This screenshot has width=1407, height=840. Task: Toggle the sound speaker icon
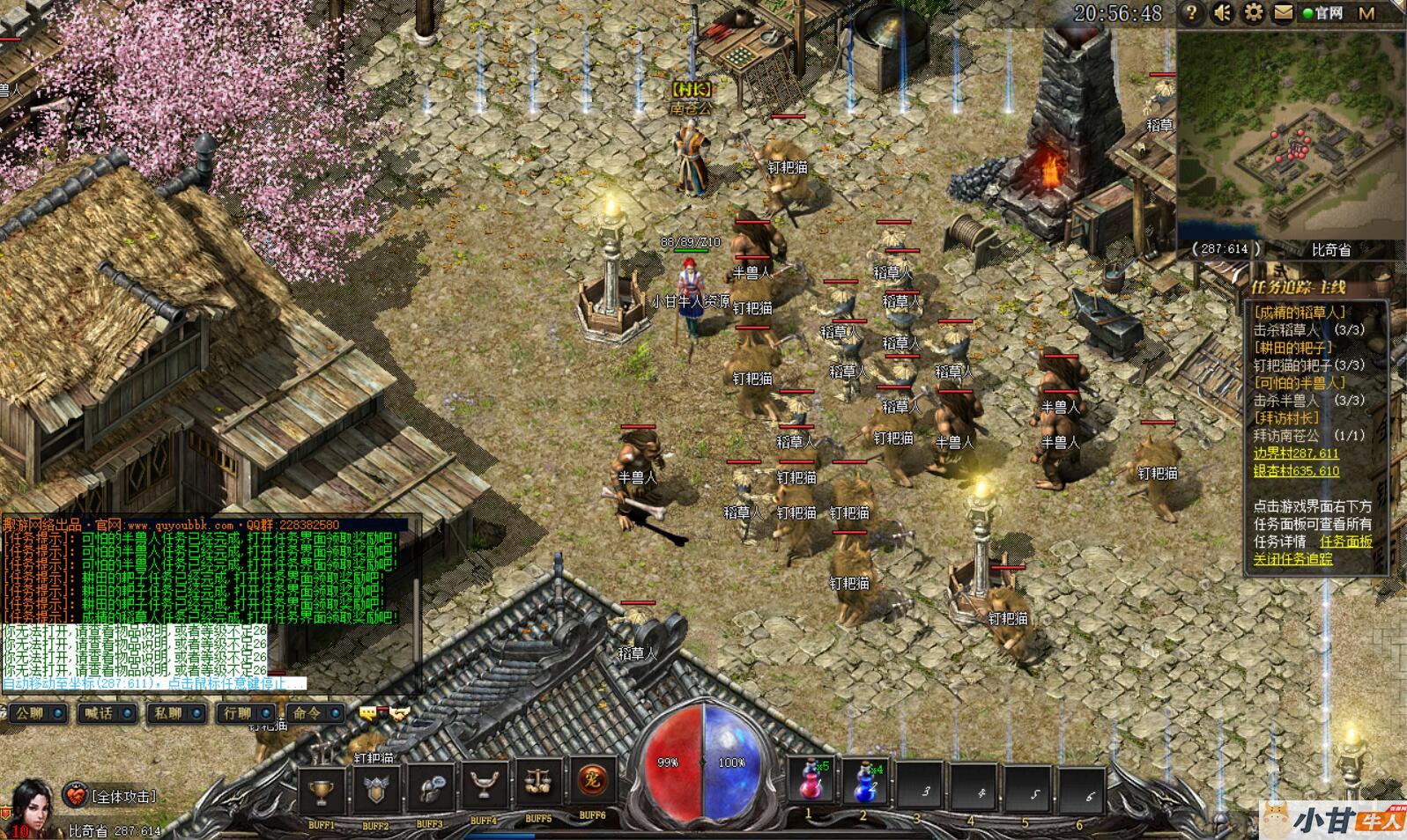tap(1222, 13)
